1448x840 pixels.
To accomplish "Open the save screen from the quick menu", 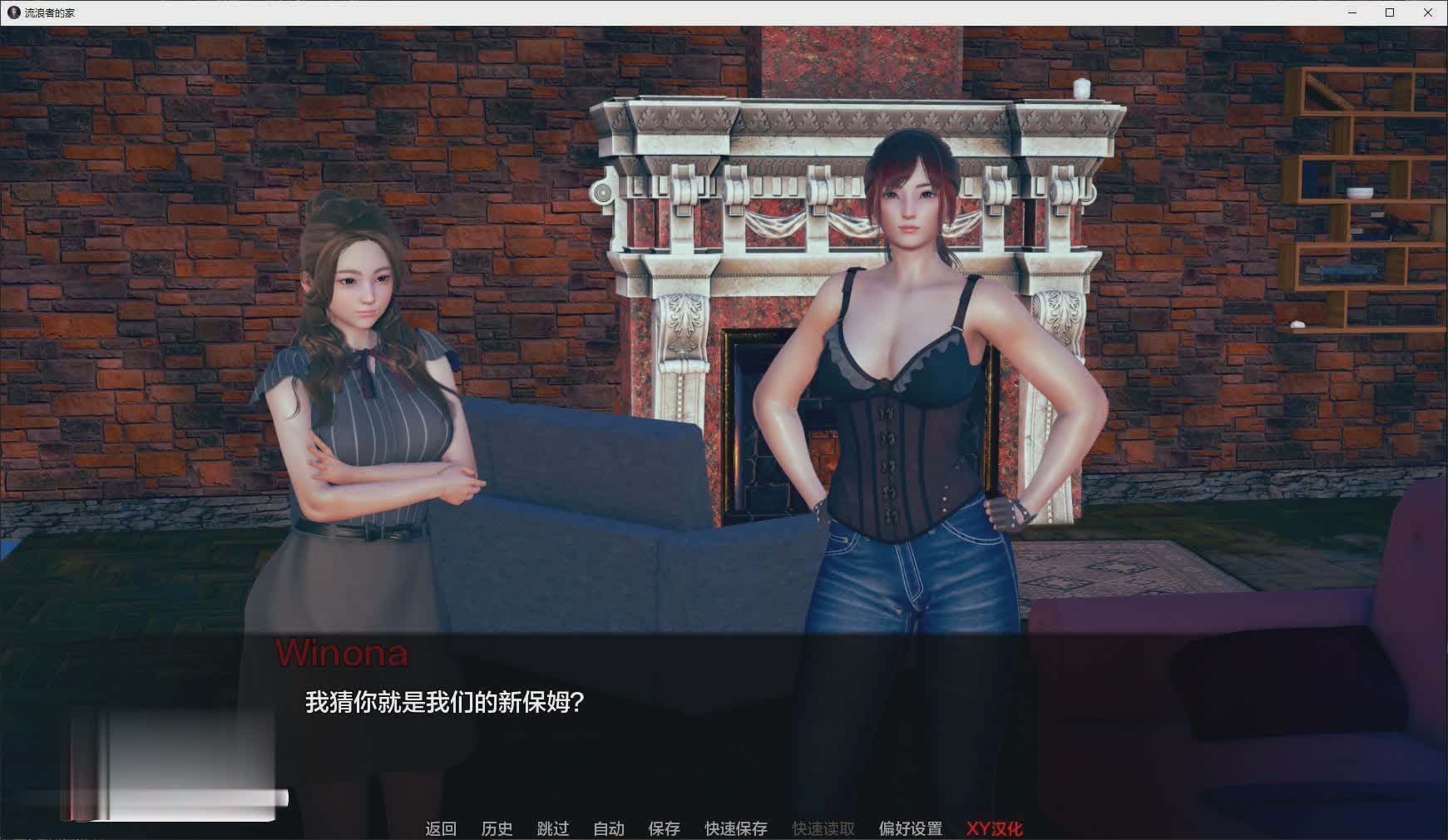I will [x=663, y=828].
